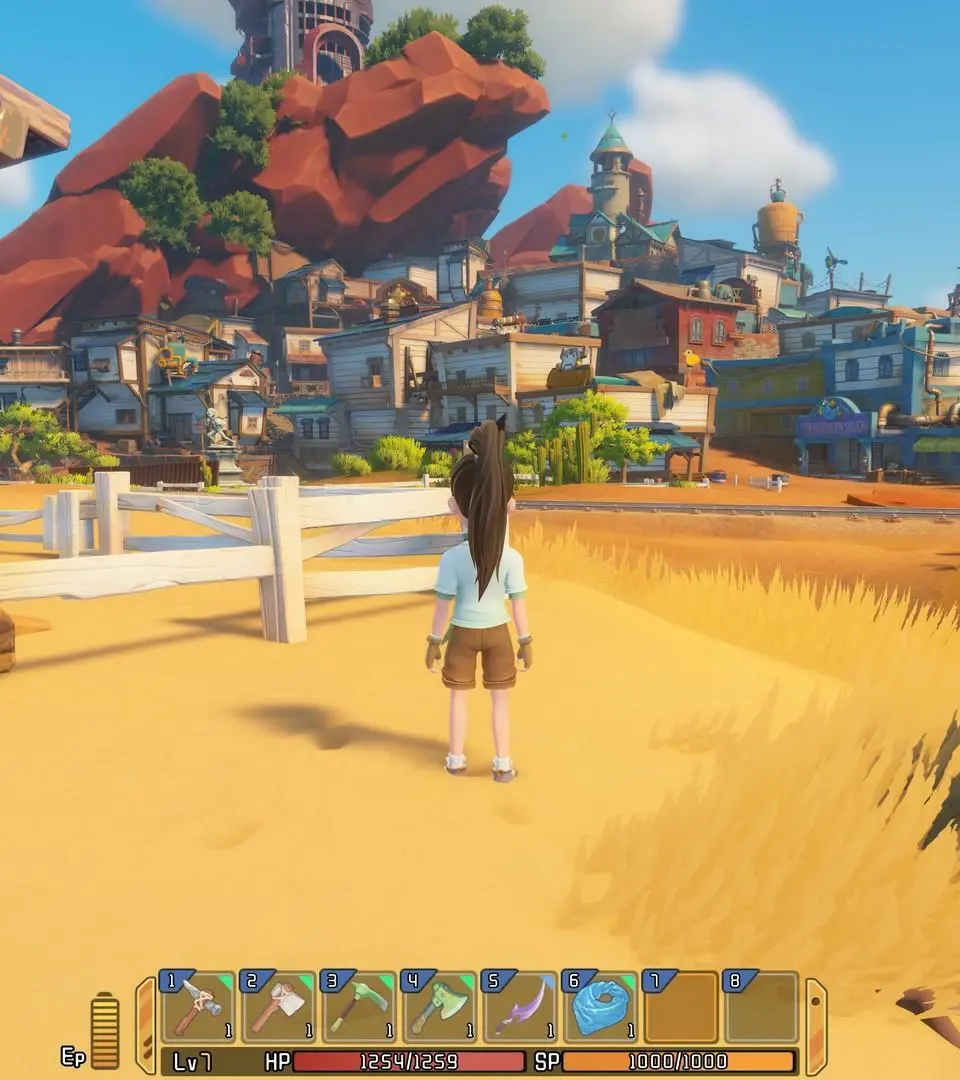
Task: Select the green axe in slot 4
Action: [439, 1007]
